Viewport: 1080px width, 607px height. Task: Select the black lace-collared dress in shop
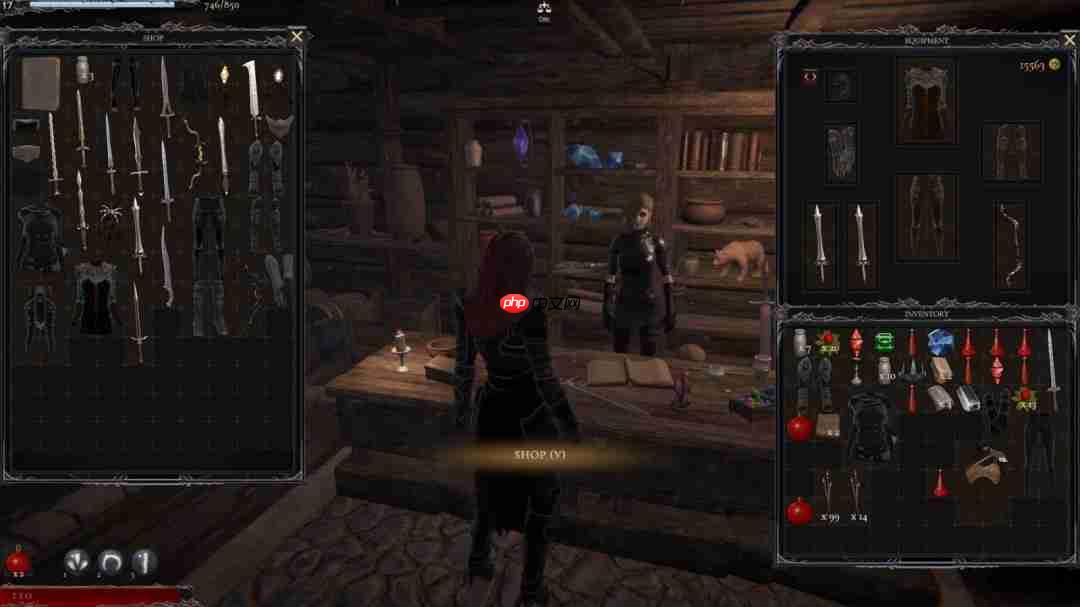pyautogui.click(x=96, y=296)
